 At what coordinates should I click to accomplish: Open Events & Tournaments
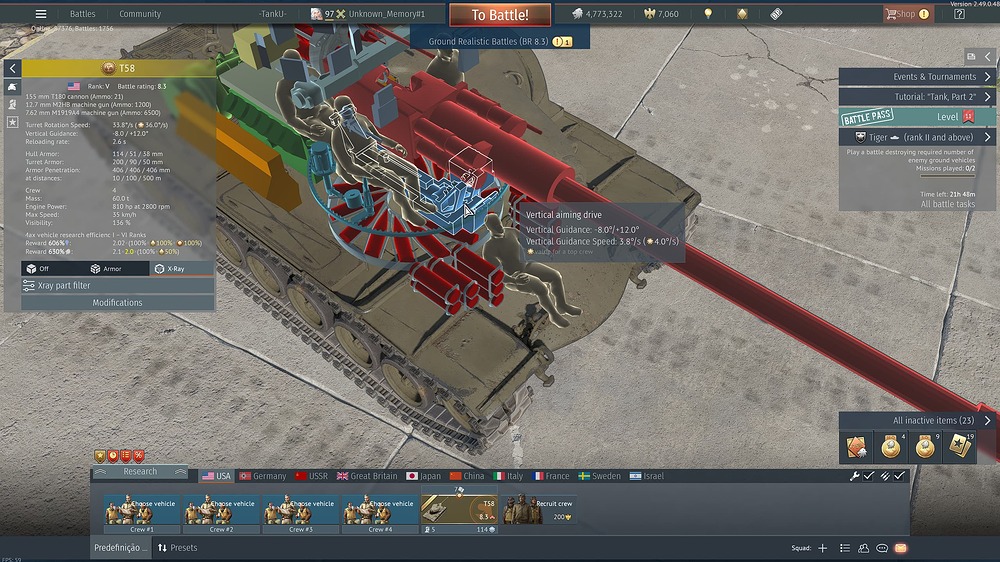(x=915, y=77)
